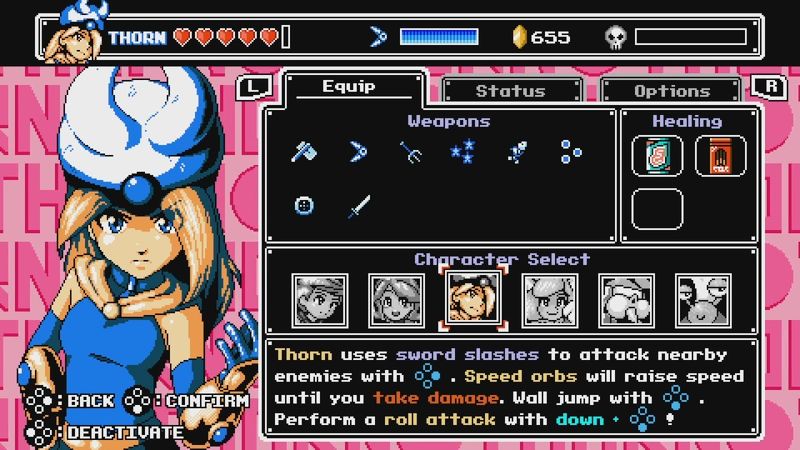The image size is (800, 450).
Task: Open the Options tab
Action: [x=672, y=90]
